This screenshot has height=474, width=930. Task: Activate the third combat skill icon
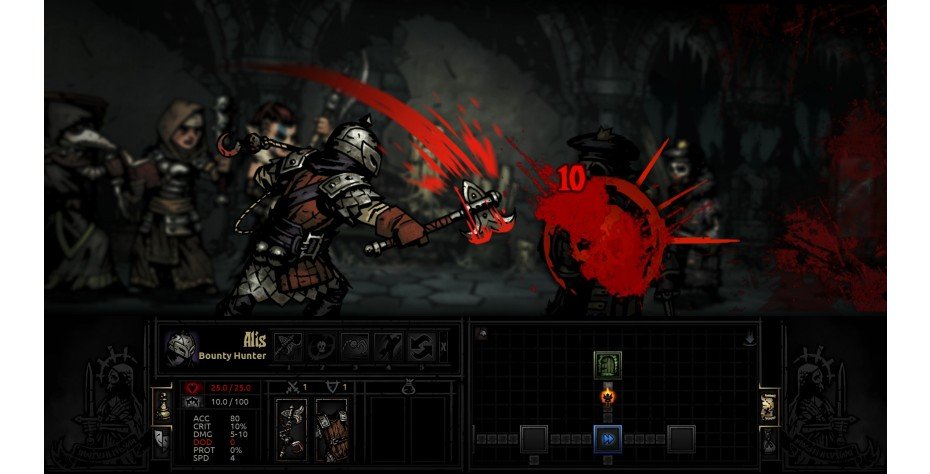[356, 347]
